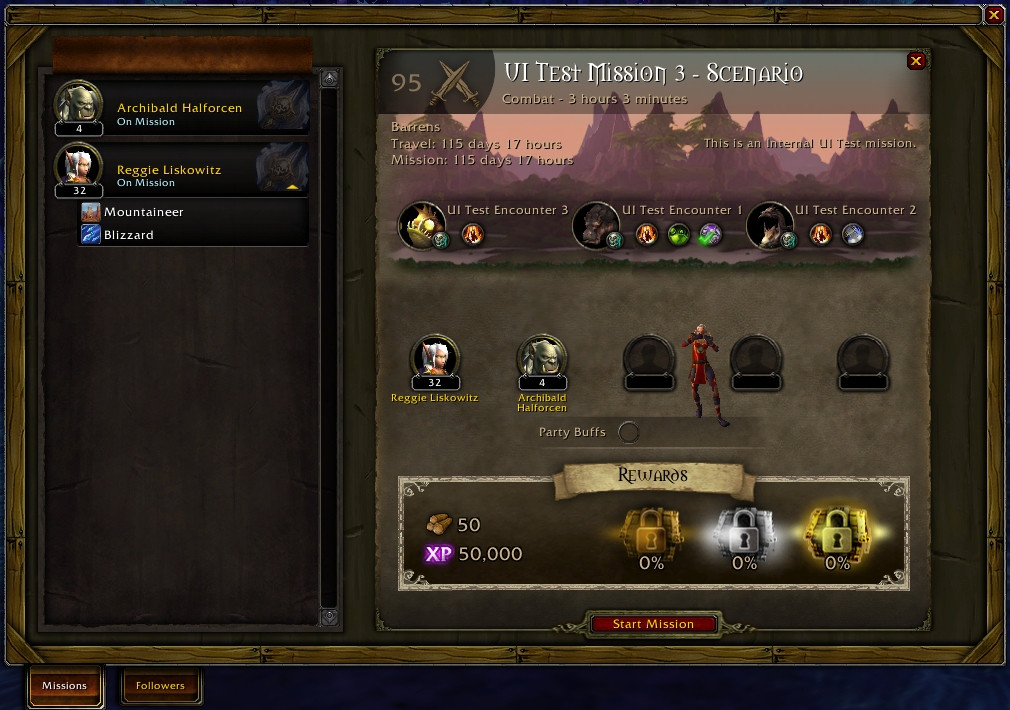The image size is (1010, 710).
Task: Close the mission detail panel
Action: click(x=915, y=62)
